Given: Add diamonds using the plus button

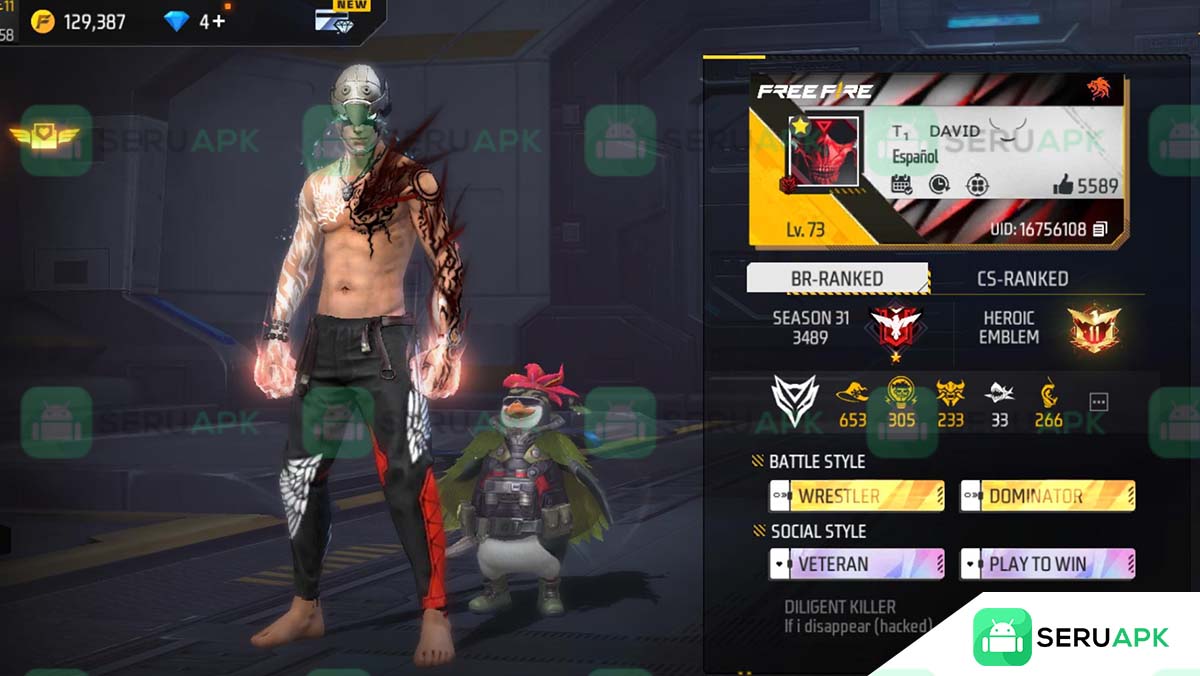Looking at the screenshot, I should (218, 21).
